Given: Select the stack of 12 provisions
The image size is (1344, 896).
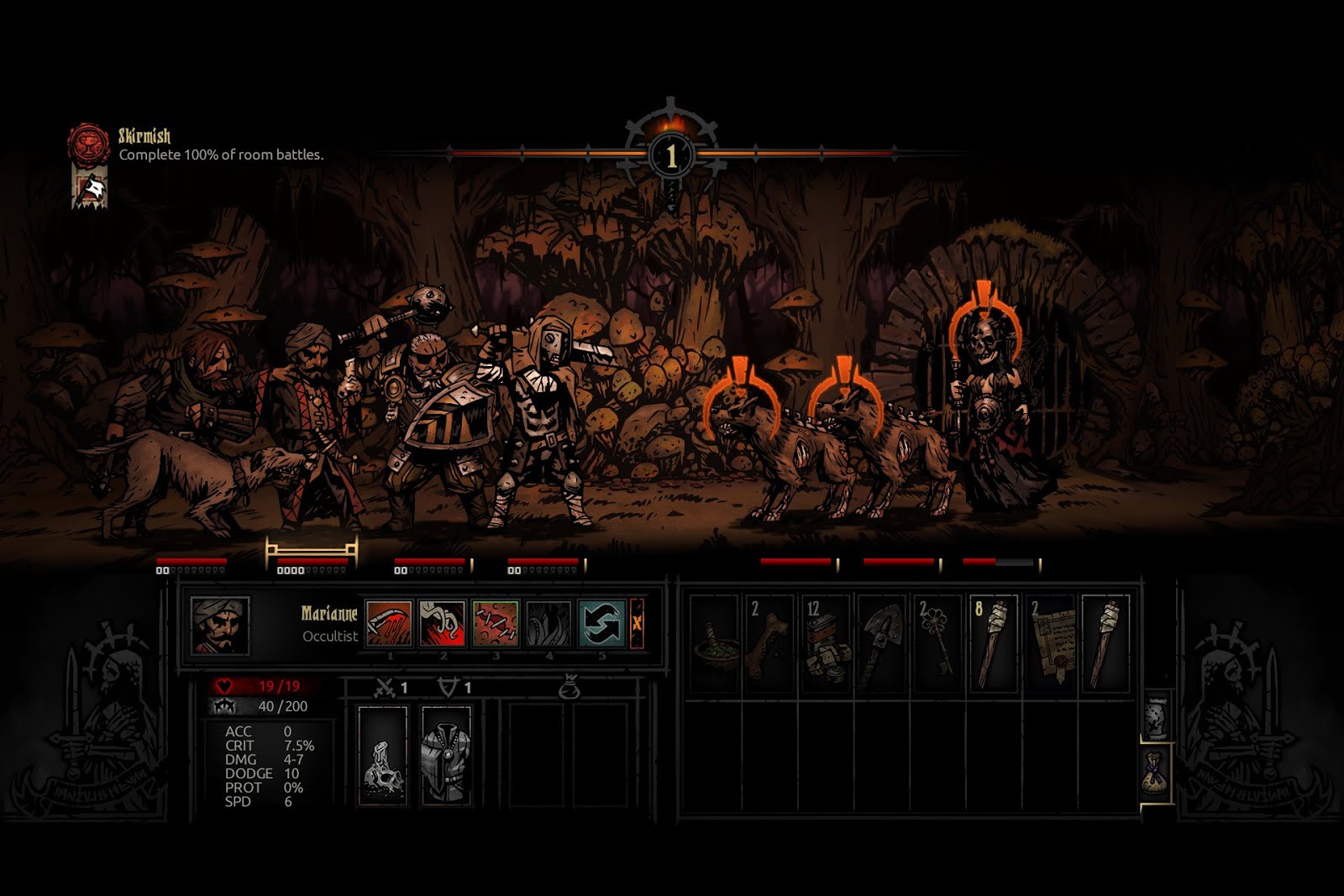Looking at the screenshot, I should (826, 644).
